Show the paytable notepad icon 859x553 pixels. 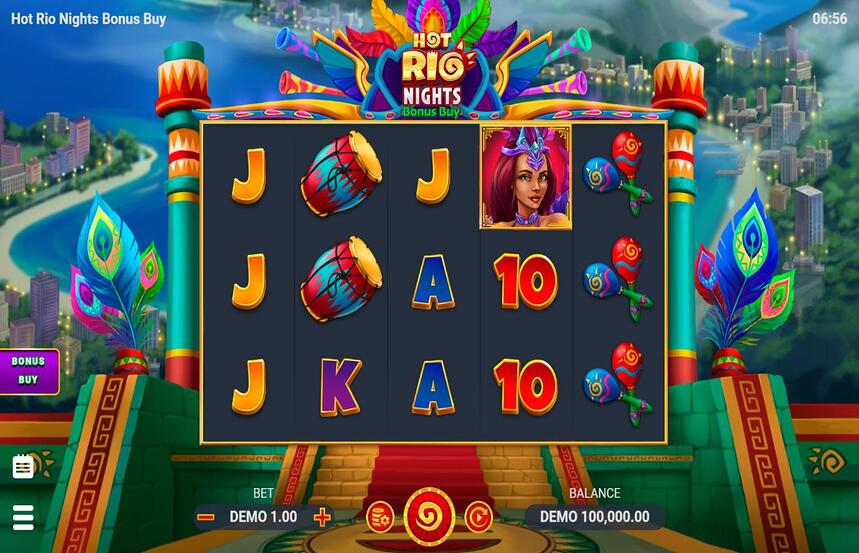pos(23,466)
